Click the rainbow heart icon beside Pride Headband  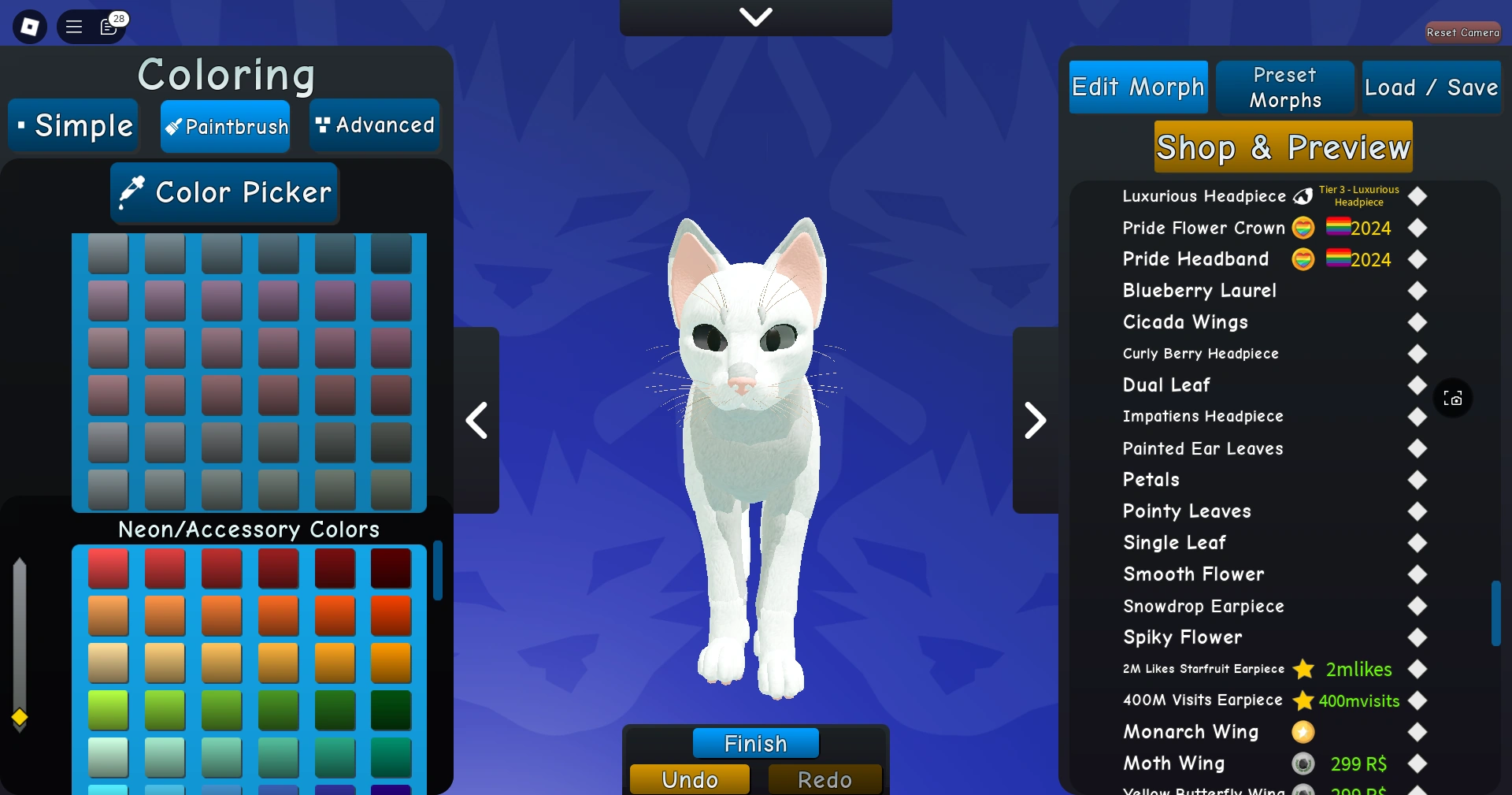(x=1303, y=259)
